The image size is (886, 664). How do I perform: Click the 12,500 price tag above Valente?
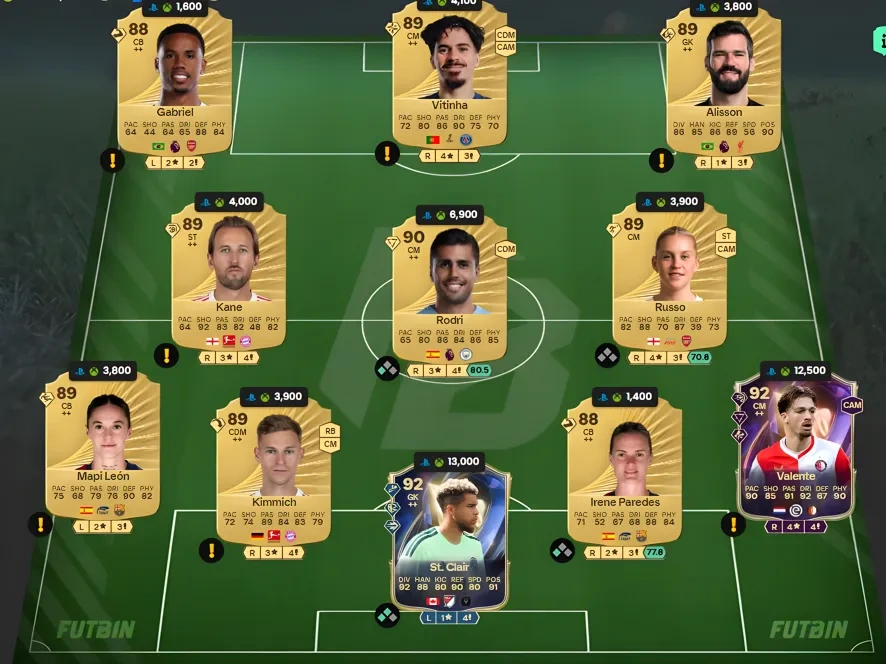click(x=795, y=371)
